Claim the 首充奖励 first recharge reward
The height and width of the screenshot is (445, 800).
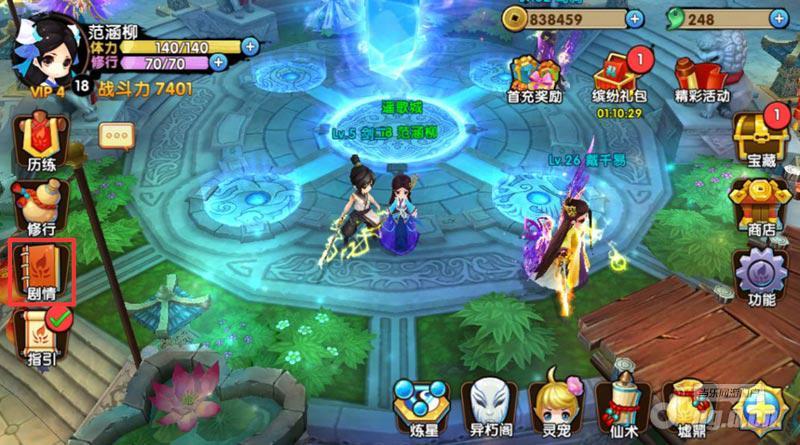[x=535, y=78]
